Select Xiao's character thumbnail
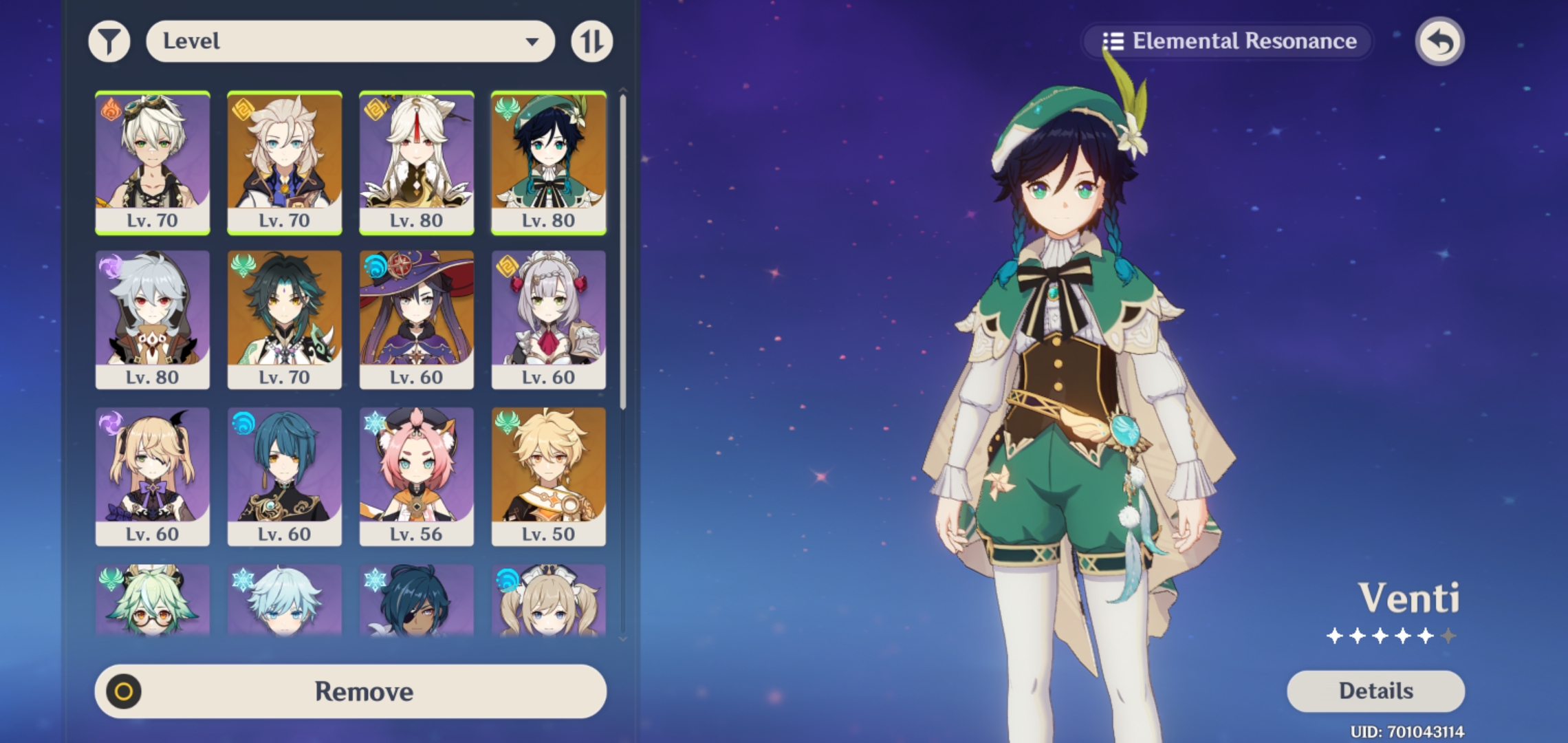This screenshot has width=1568, height=743. [285, 316]
